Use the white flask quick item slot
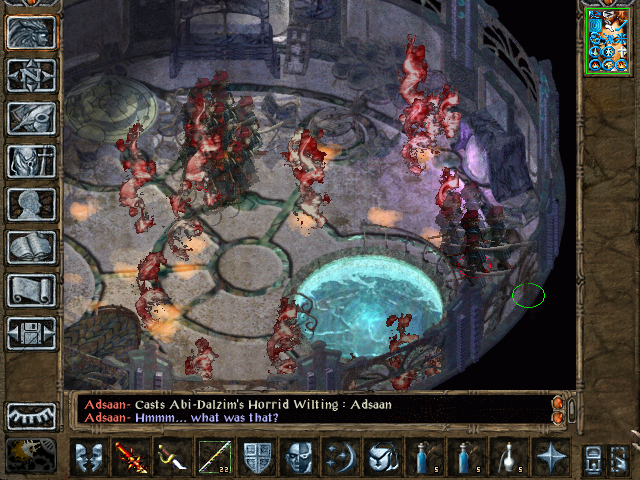 (508, 457)
